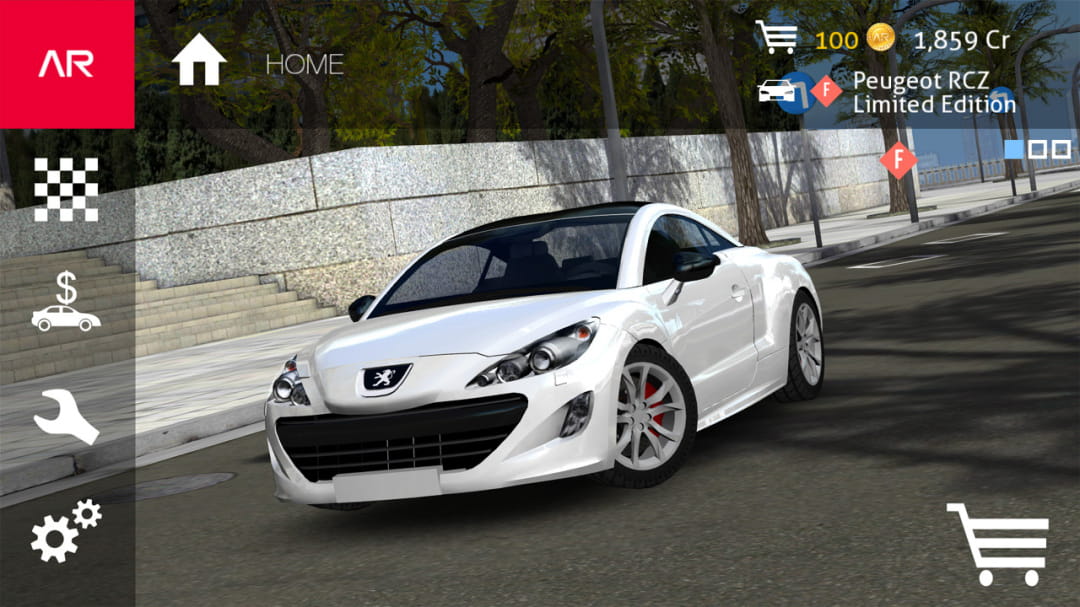Click the small cart icon beside gold coins
Viewport: 1080px width, 607px height.
point(776,37)
